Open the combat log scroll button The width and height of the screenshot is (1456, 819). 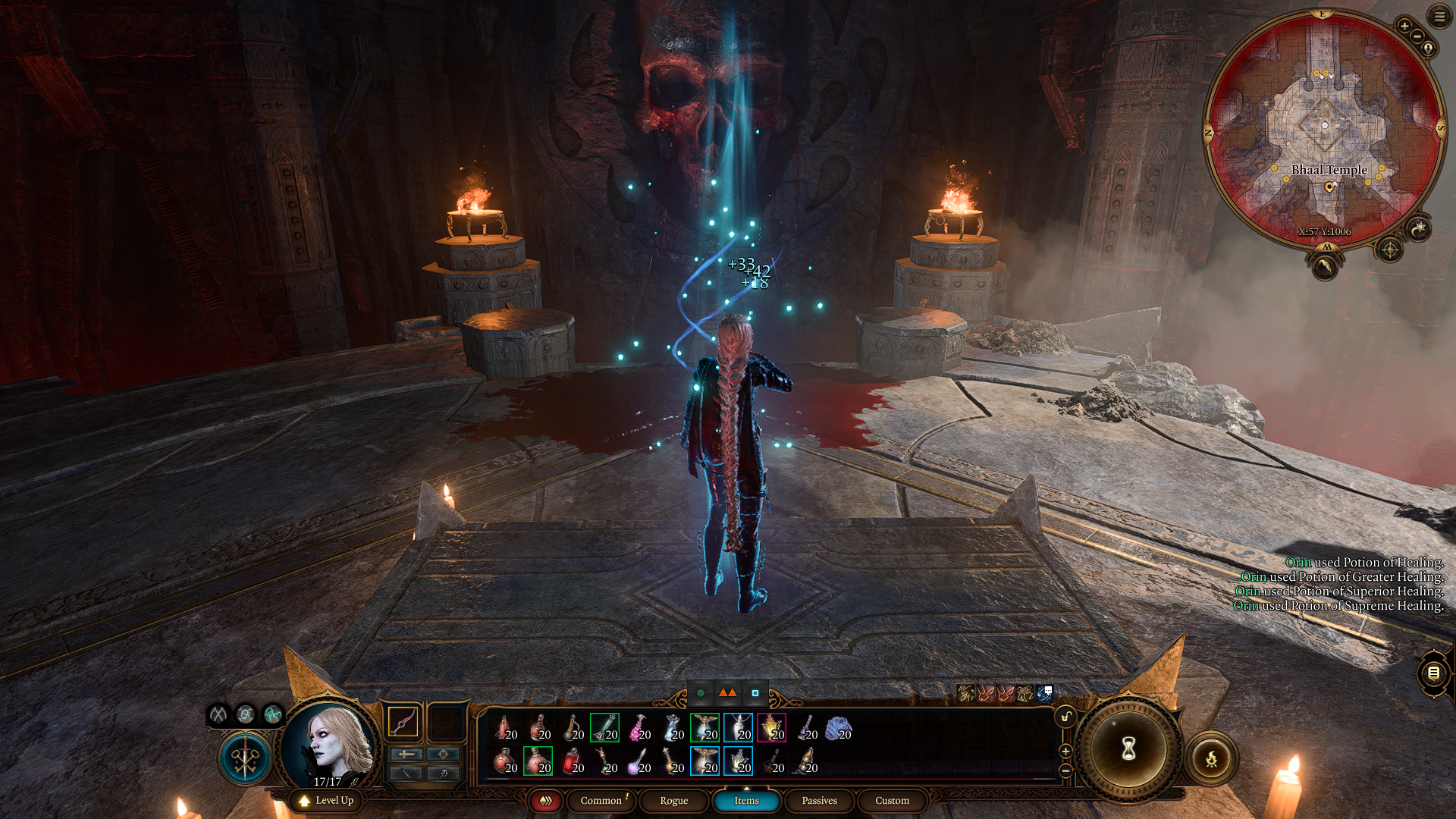click(1433, 673)
